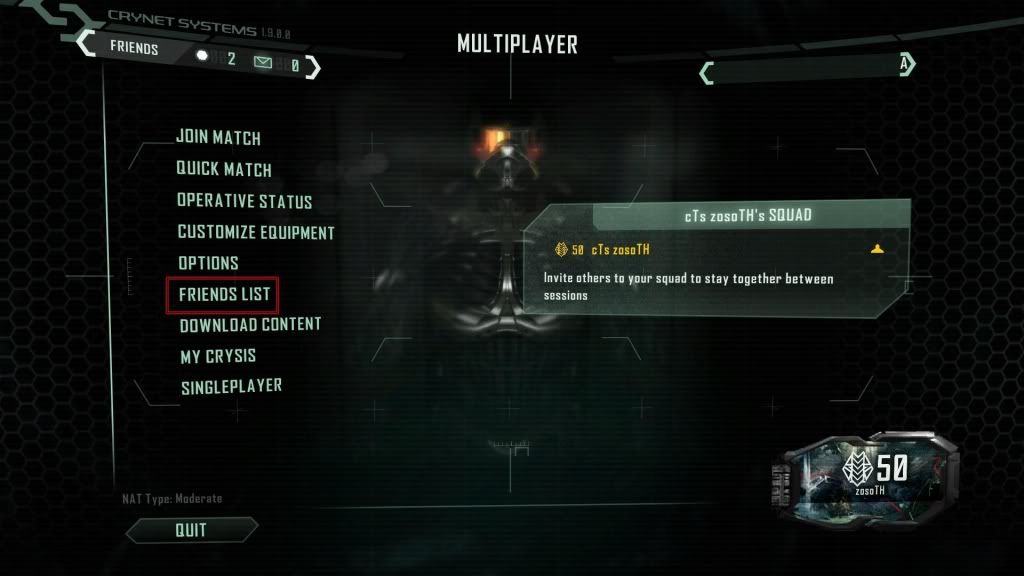Select Join Match from the menu
The image size is (1024, 576).
point(218,138)
